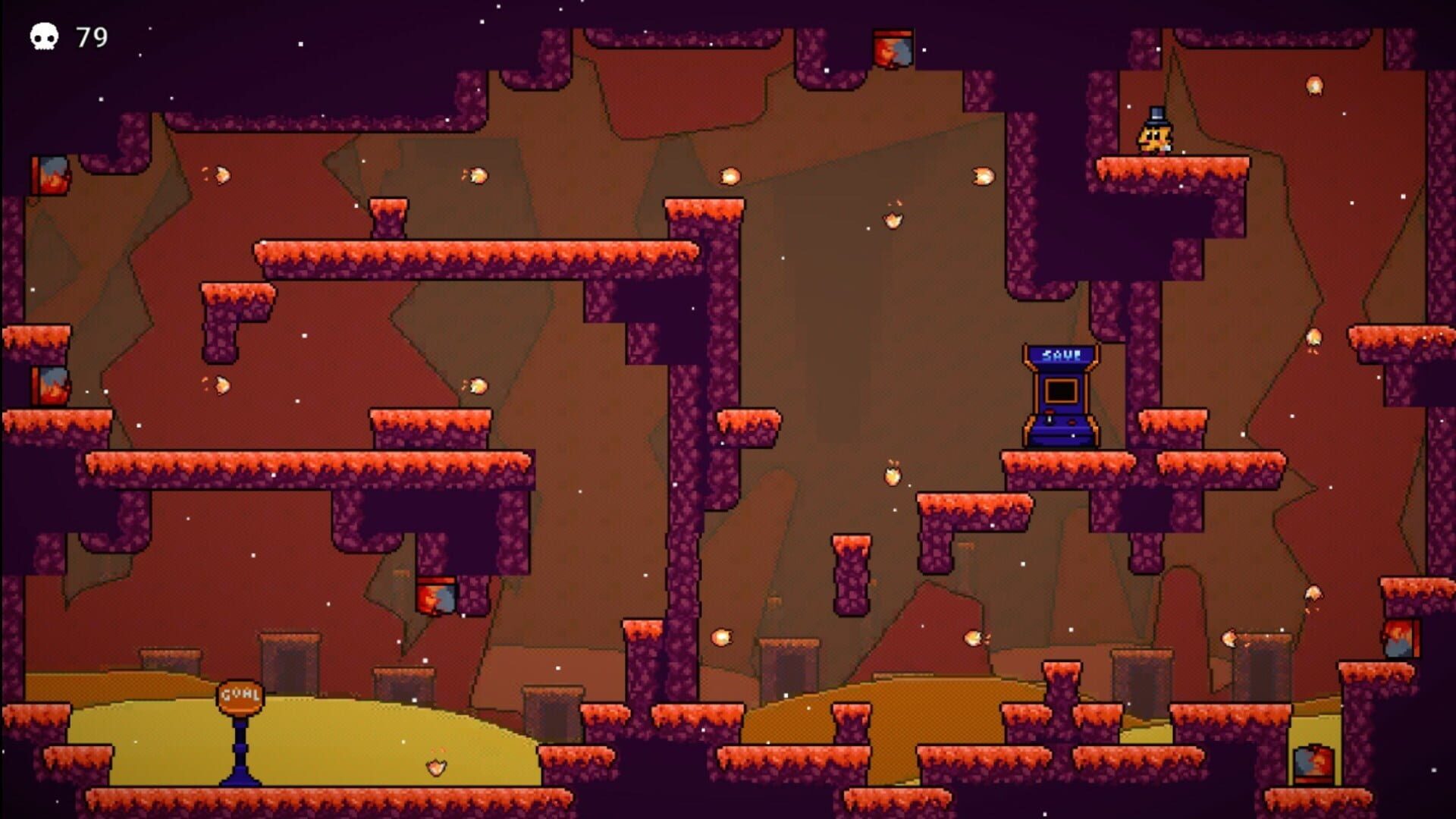Click the skull death-counter icon

43,36
